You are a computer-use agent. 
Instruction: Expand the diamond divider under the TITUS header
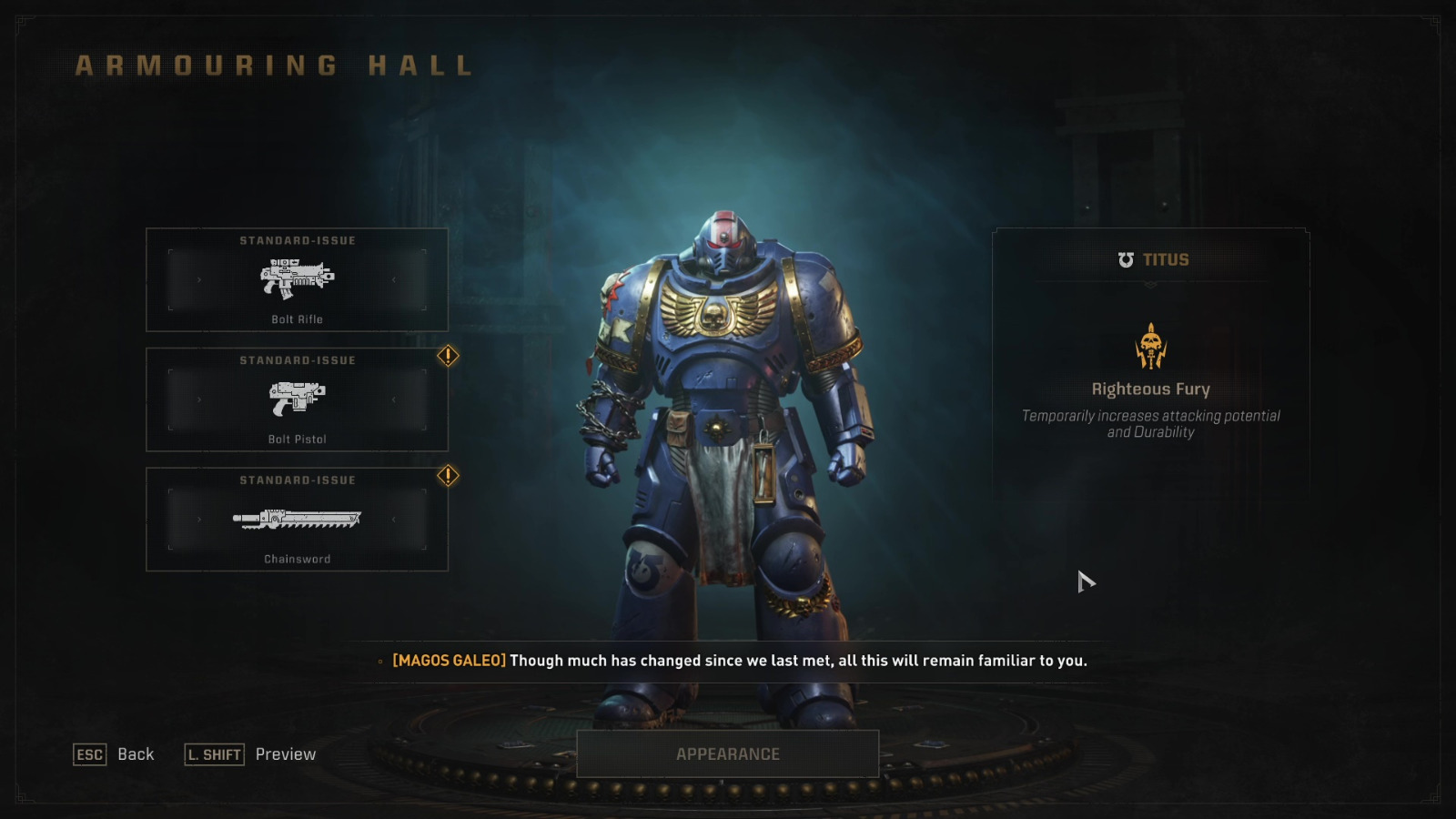pos(1149,285)
